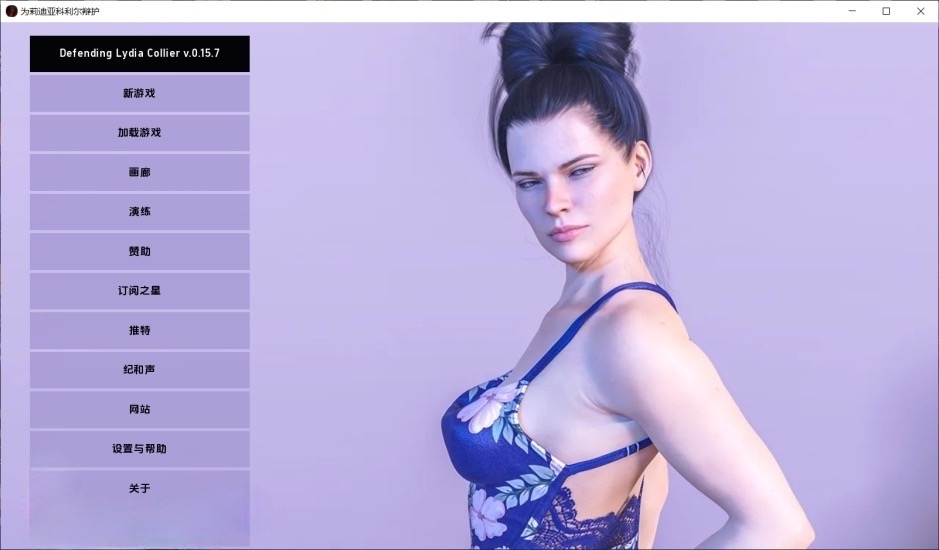Close the game window
Viewport: 939px width, 550px height.
[x=920, y=11]
